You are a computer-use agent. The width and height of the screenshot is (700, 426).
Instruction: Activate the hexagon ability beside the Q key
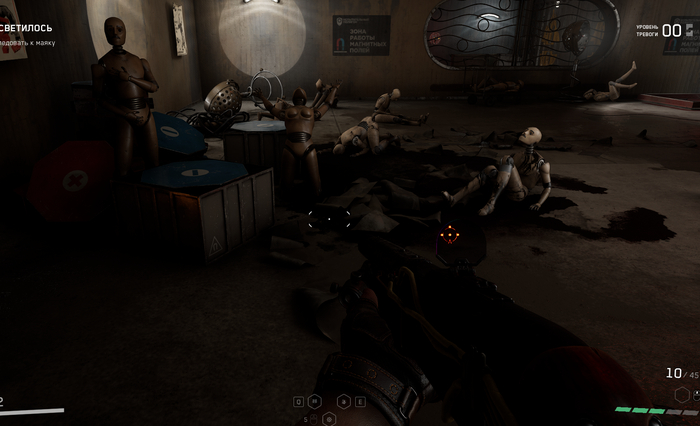click(x=315, y=401)
